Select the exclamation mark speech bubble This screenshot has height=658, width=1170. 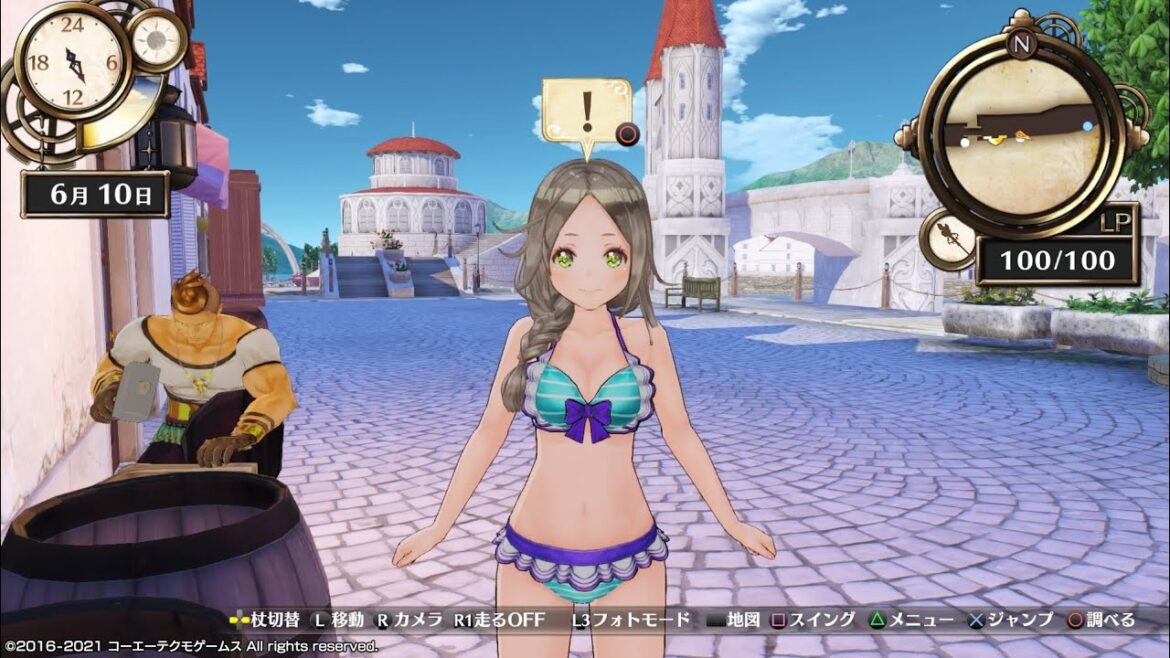tap(586, 111)
